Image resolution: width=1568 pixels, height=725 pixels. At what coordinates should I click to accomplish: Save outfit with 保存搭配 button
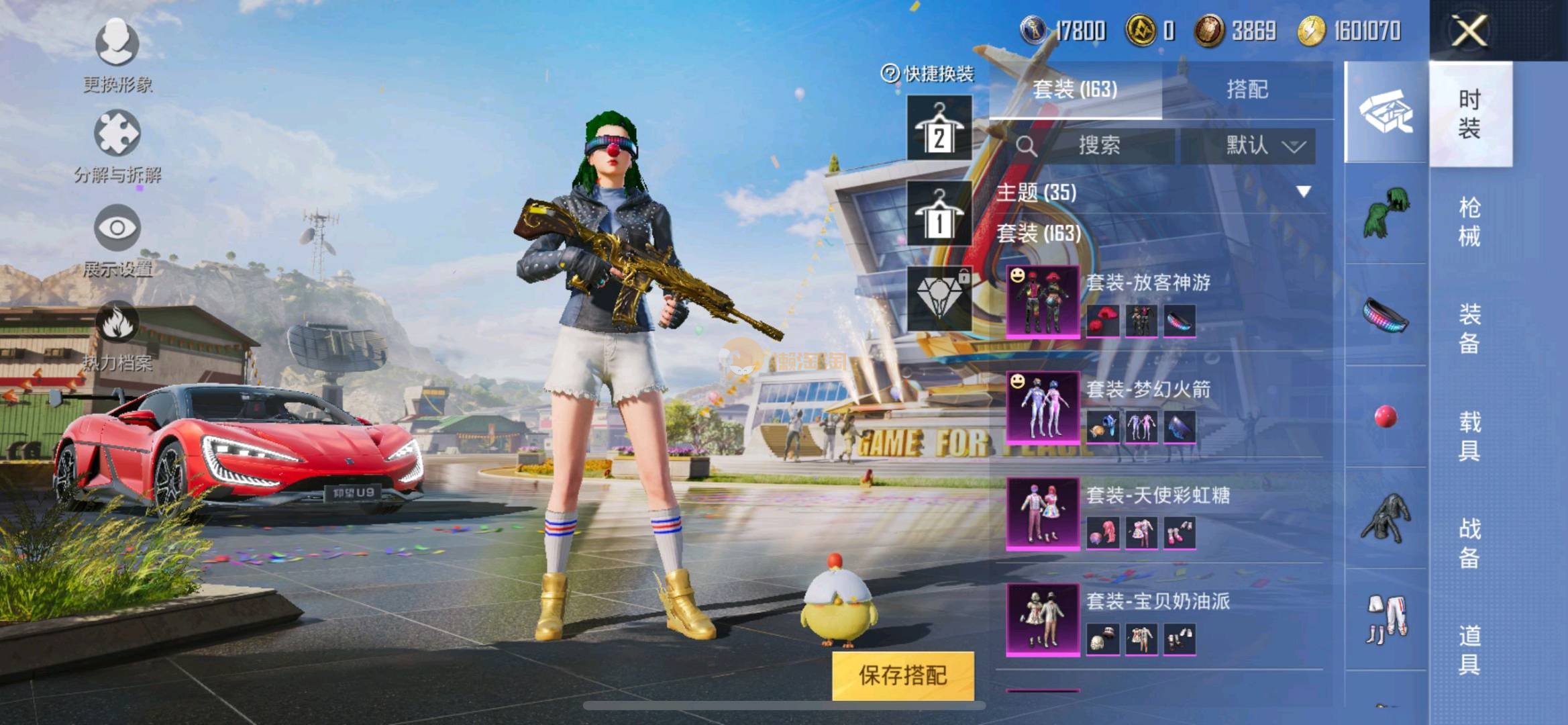pos(902,675)
